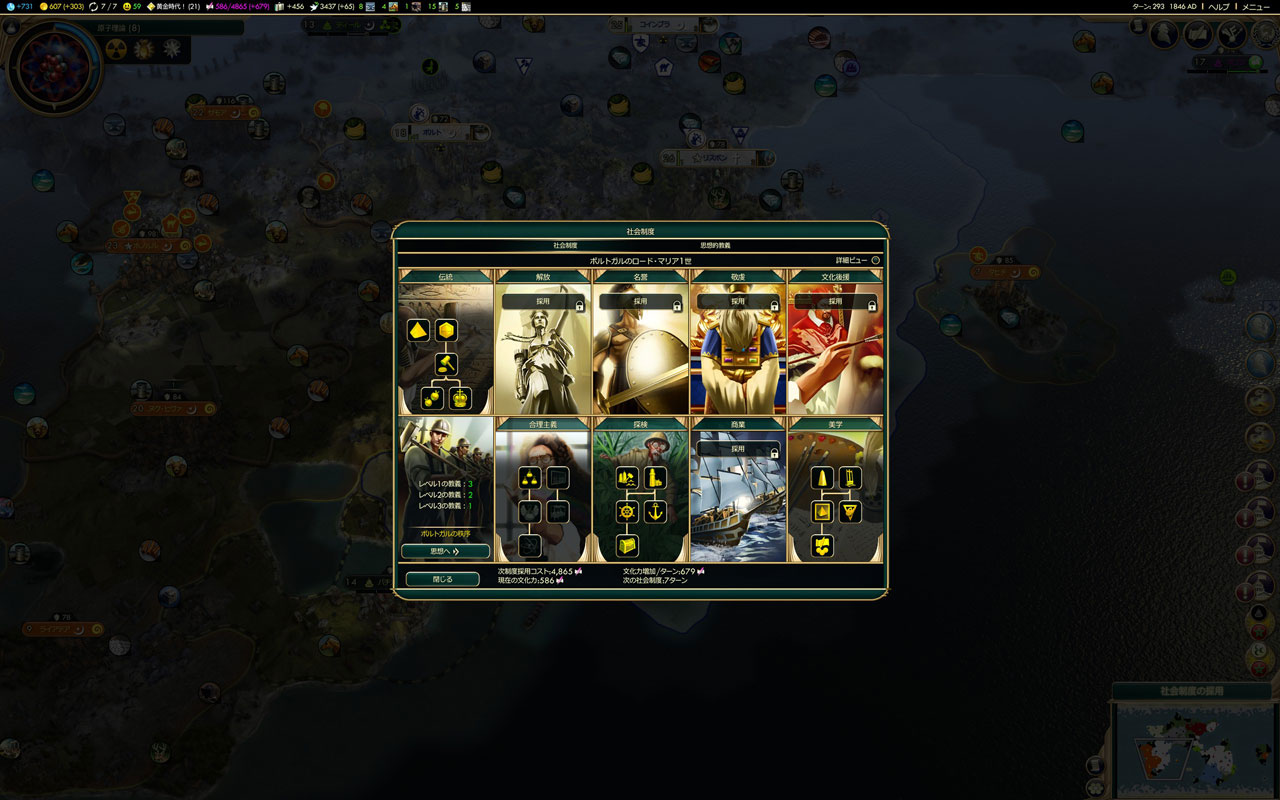Open the ヘルプ help link

[x=1219, y=7]
